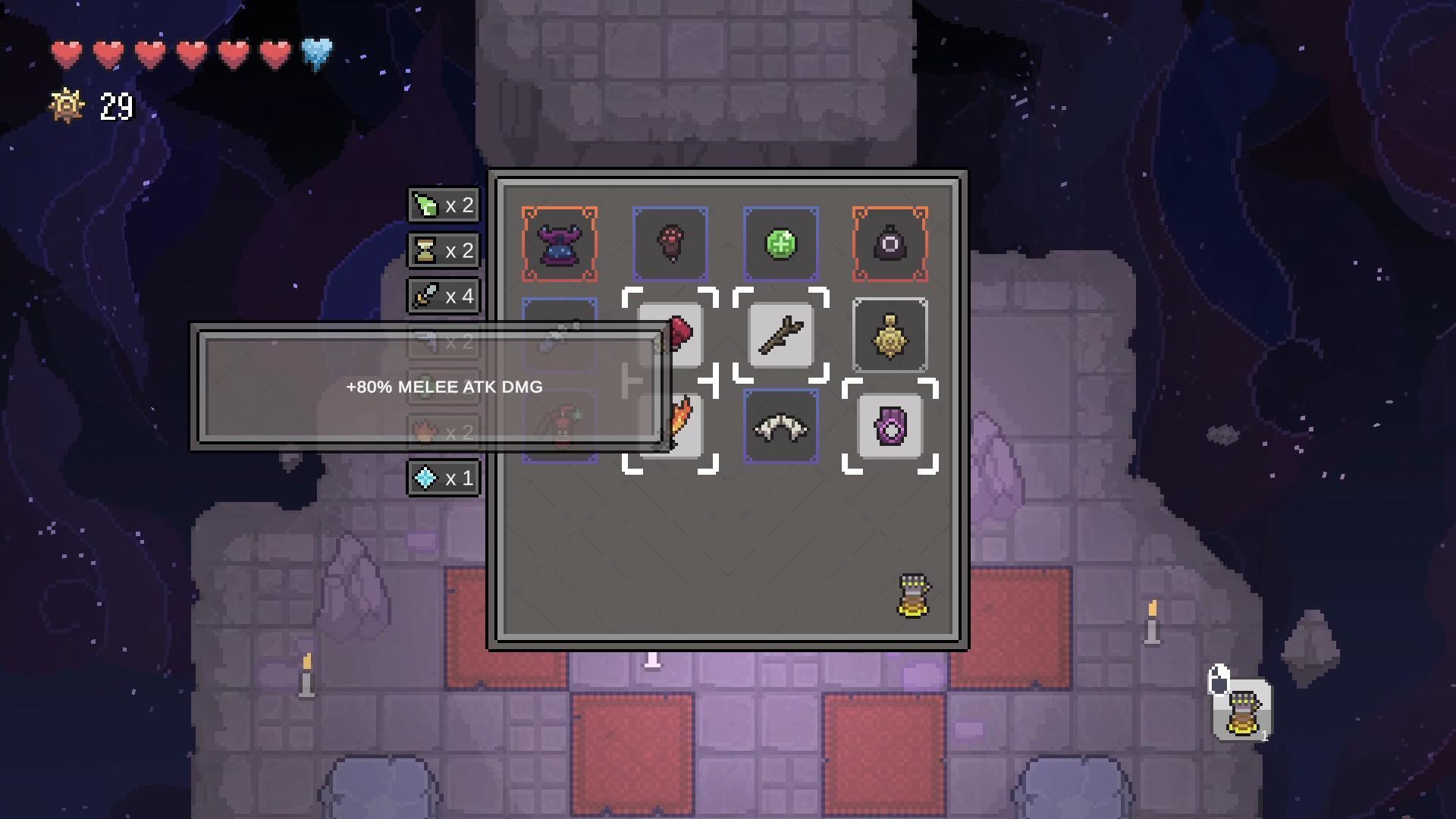1456x819 pixels.
Task: Select the dark ringed weight item
Action: [x=890, y=244]
